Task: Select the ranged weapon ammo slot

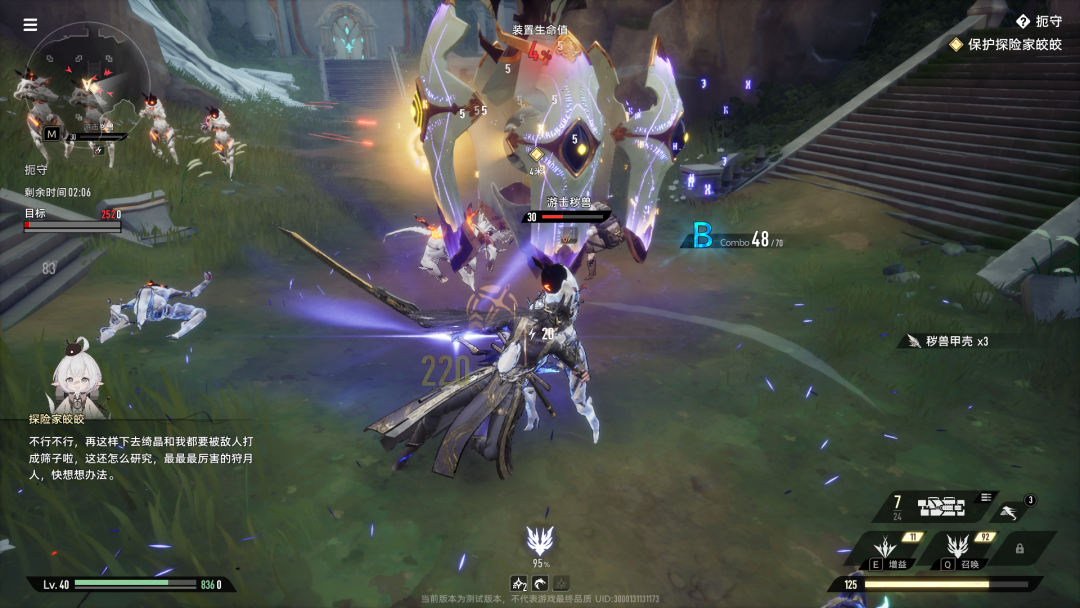Action: pos(941,507)
